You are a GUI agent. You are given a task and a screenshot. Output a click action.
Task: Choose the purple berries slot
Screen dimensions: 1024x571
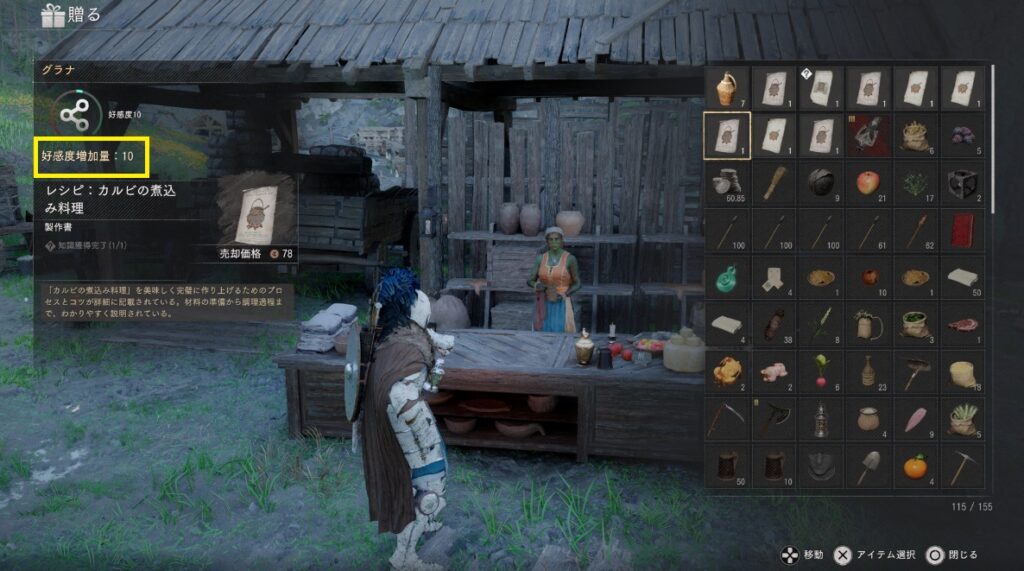click(962, 135)
